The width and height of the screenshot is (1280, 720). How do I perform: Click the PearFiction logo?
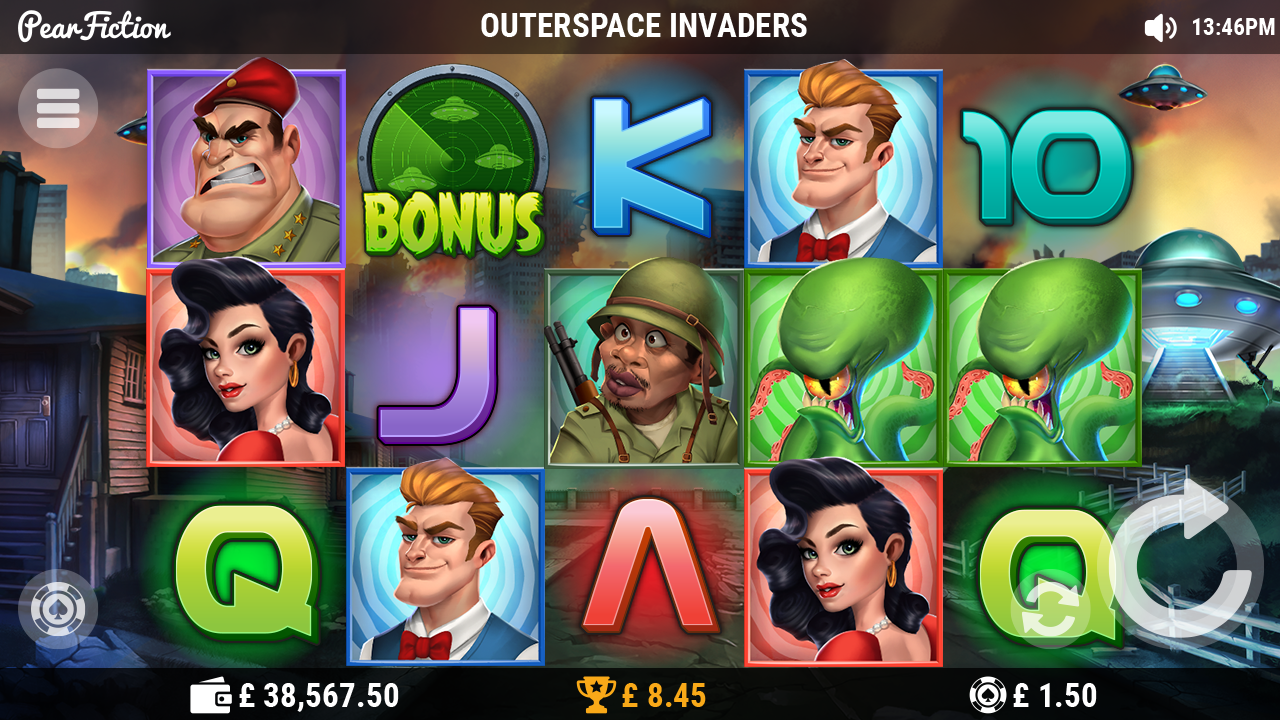(x=94, y=27)
